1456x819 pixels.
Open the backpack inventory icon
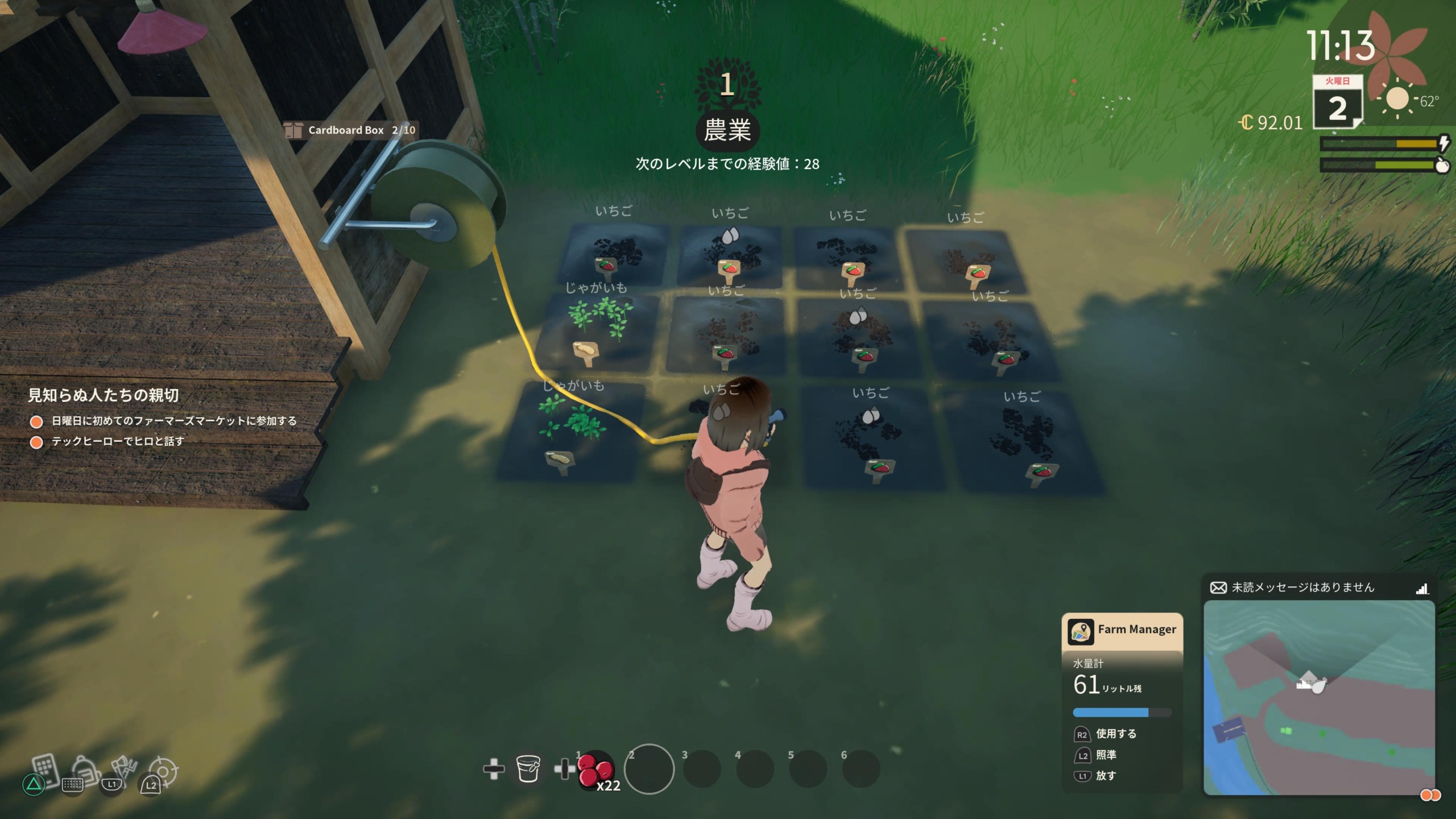(x=84, y=770)
